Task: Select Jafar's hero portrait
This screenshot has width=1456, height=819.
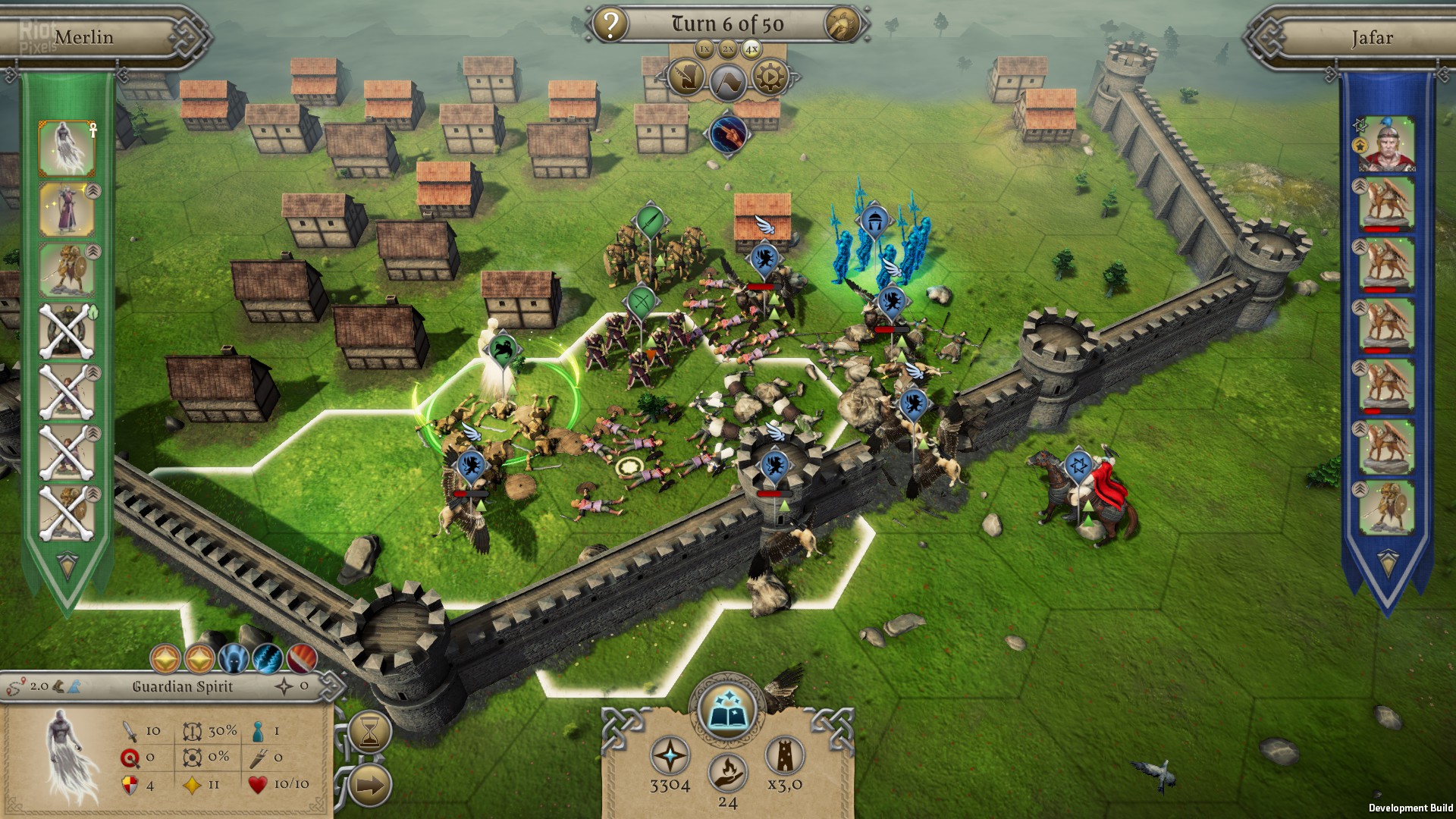Action: [1386, 144]
